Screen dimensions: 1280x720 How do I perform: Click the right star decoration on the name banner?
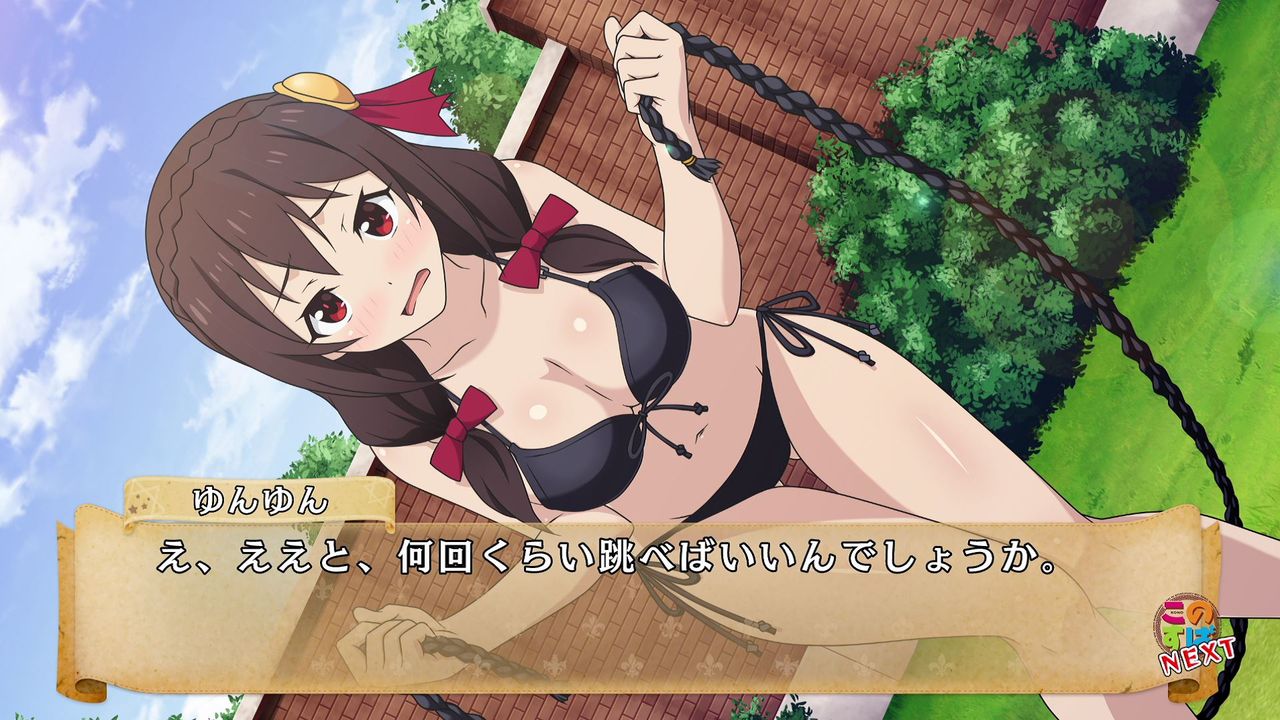point(374,494)
